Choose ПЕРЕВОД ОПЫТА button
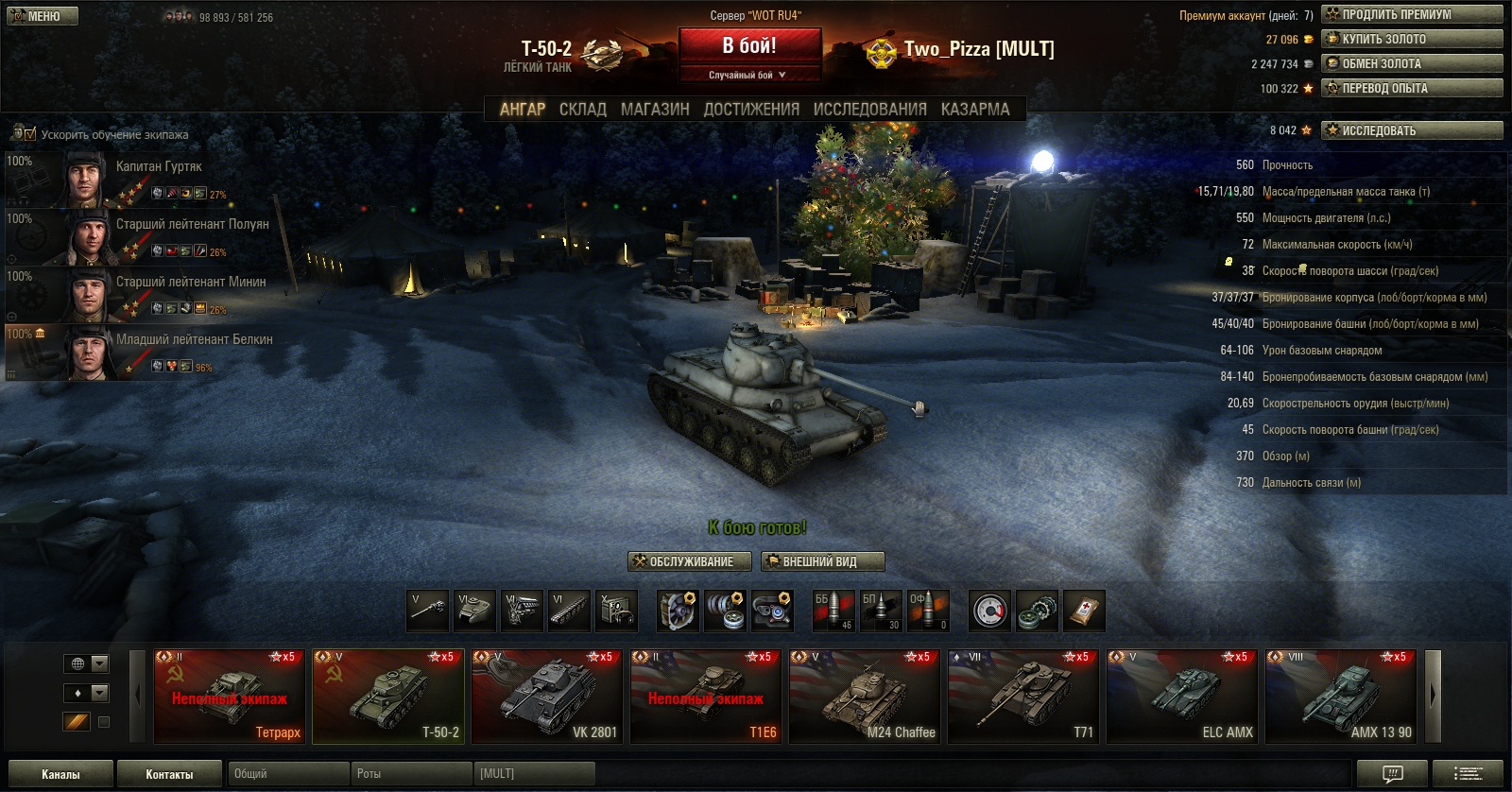Screen dimensions: 1512x792 (x=1412, y=88)
